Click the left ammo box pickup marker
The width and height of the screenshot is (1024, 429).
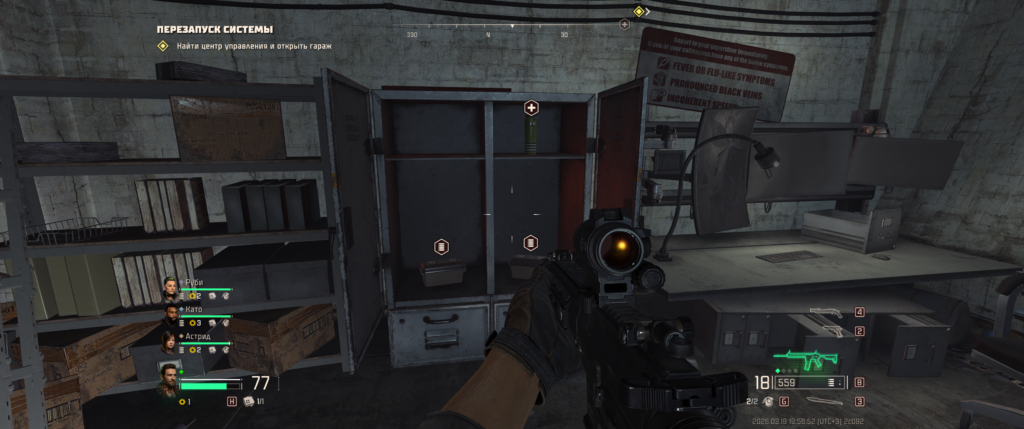click(x=440, y=245)
